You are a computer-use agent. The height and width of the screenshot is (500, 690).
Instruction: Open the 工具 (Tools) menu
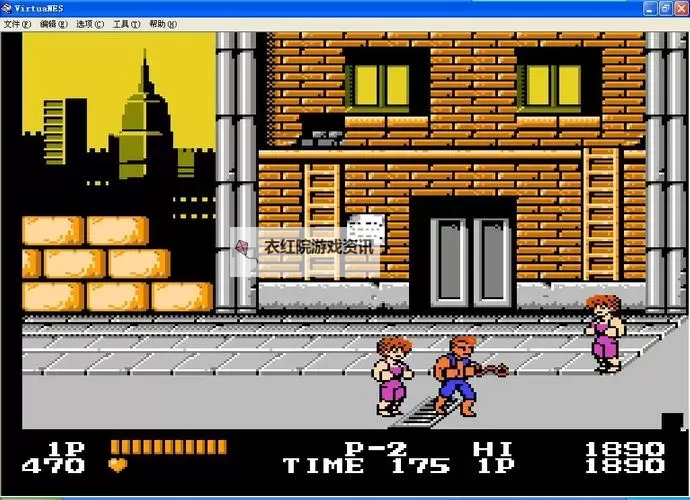126,24
